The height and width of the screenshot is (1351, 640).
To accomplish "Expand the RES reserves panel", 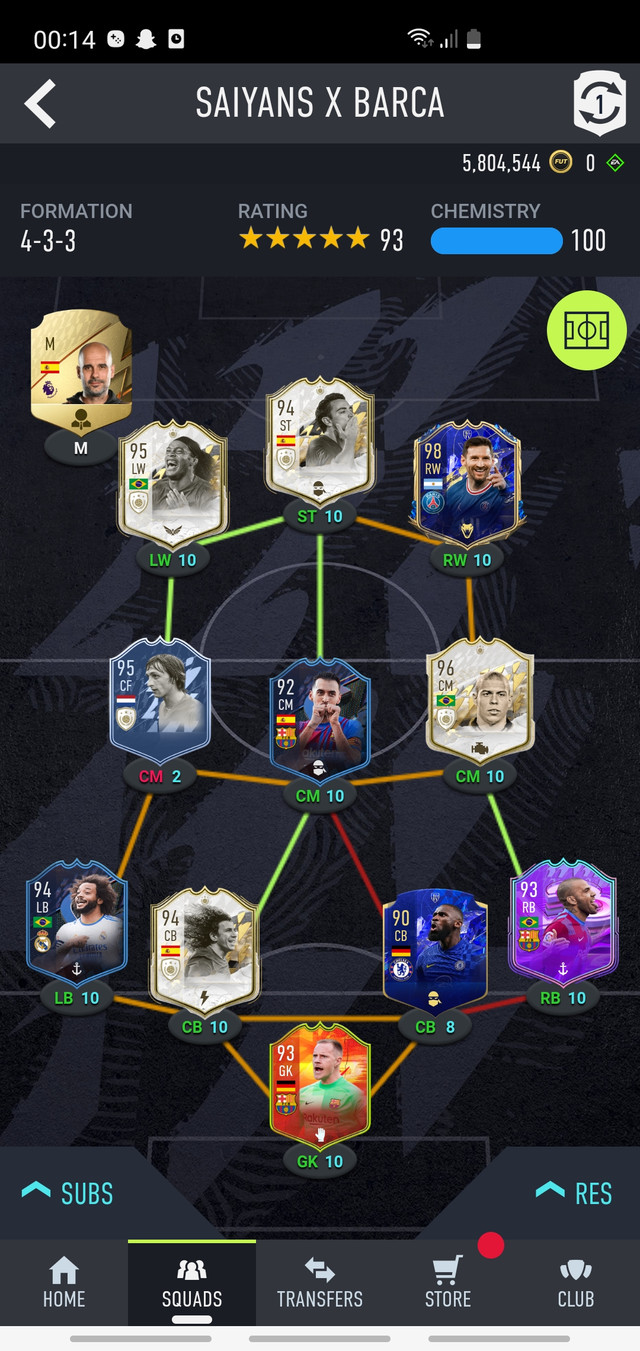I will point(575,1193).
